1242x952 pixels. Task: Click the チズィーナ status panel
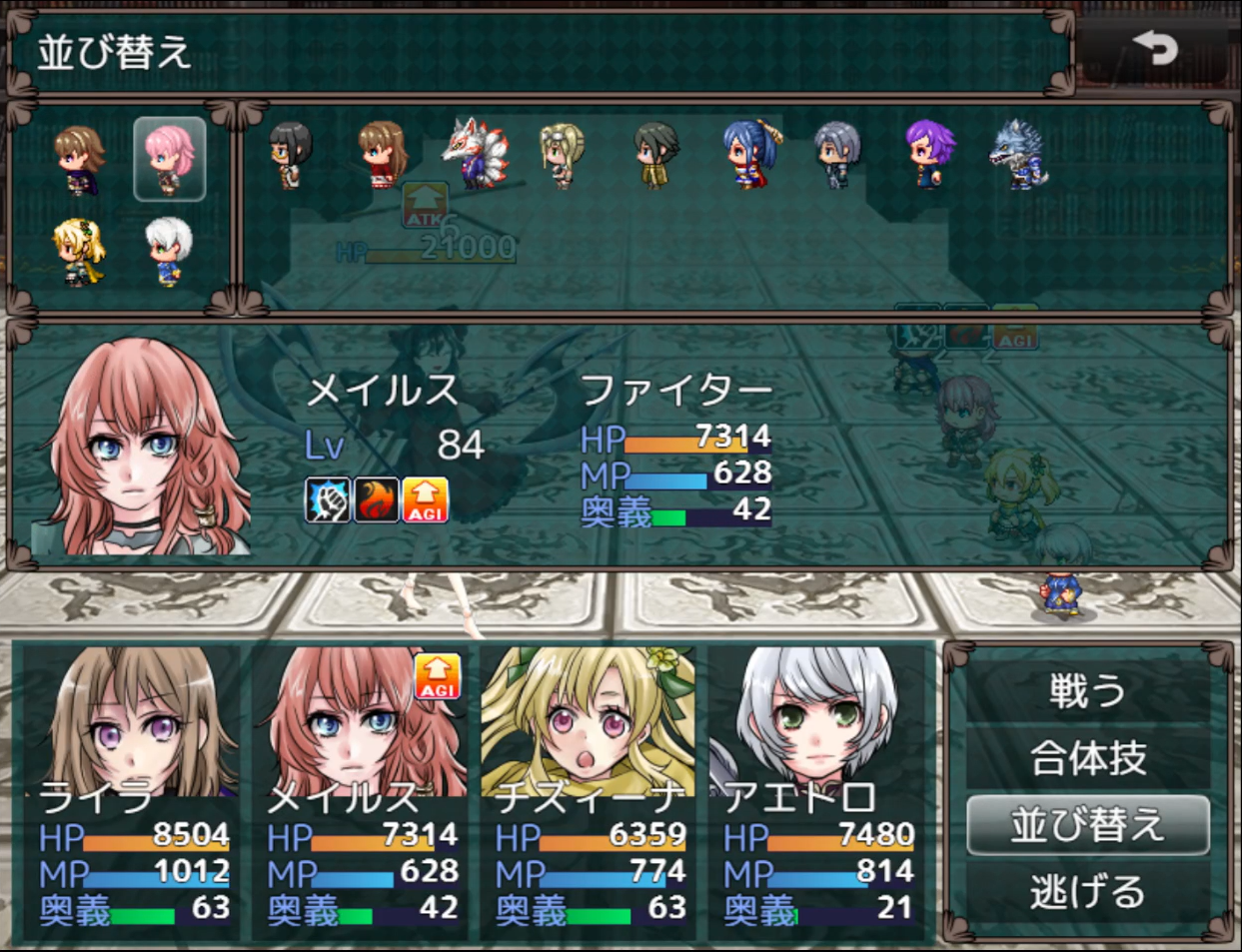590,791
